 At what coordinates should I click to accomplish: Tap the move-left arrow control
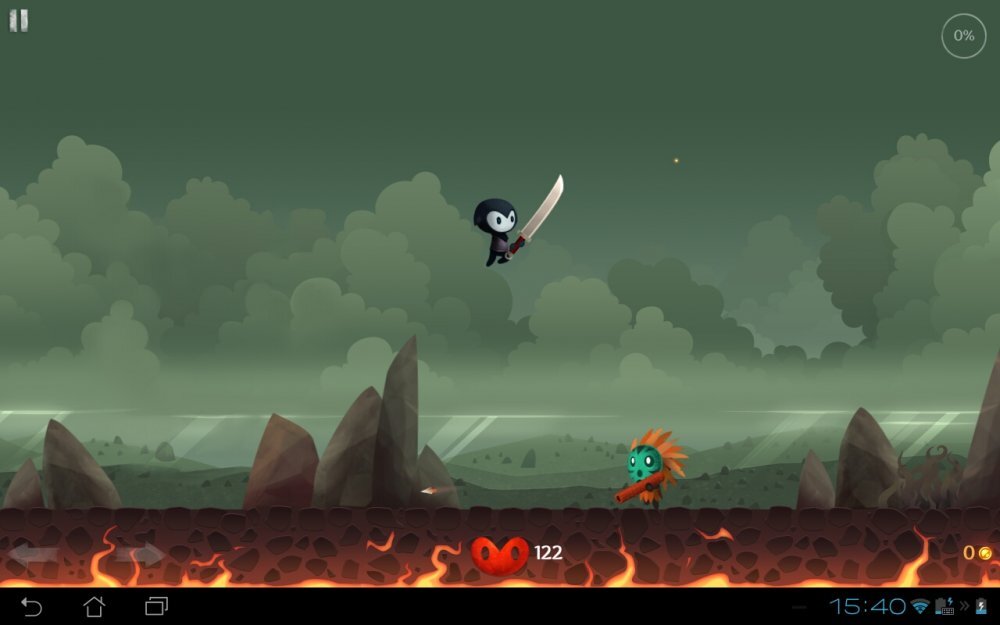(35, 553)
